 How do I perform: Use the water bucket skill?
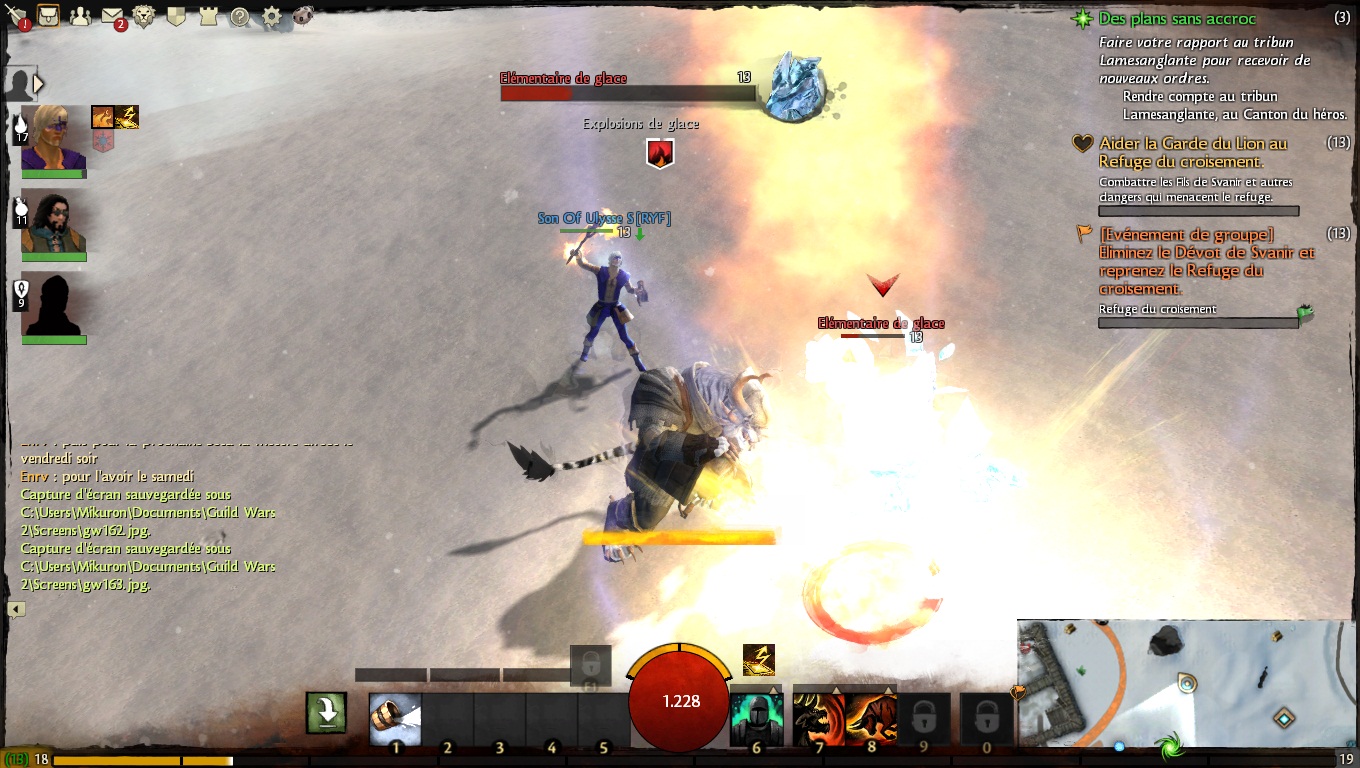395,718
